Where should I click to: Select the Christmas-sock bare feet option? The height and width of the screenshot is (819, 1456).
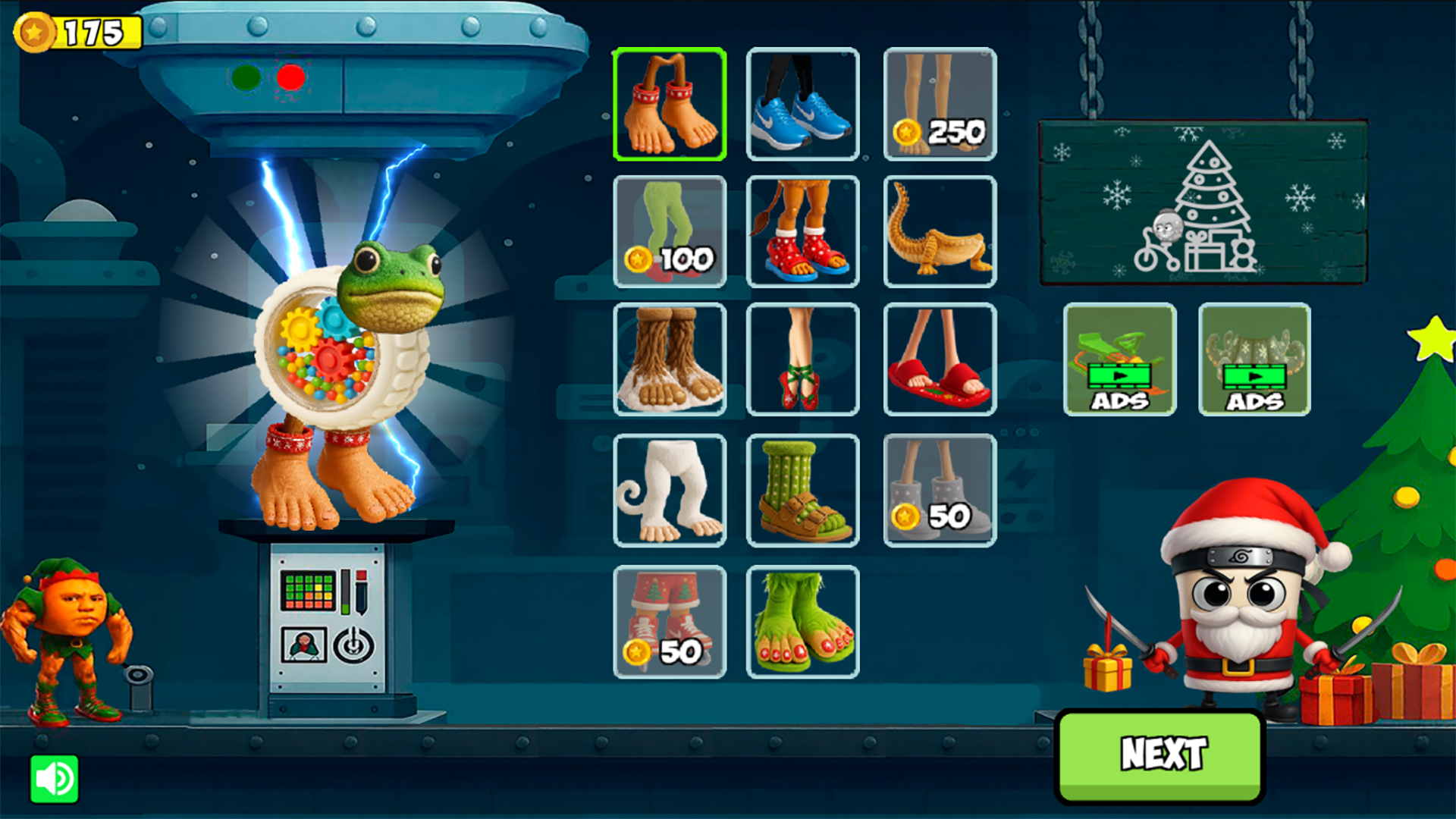pos(670,104)
